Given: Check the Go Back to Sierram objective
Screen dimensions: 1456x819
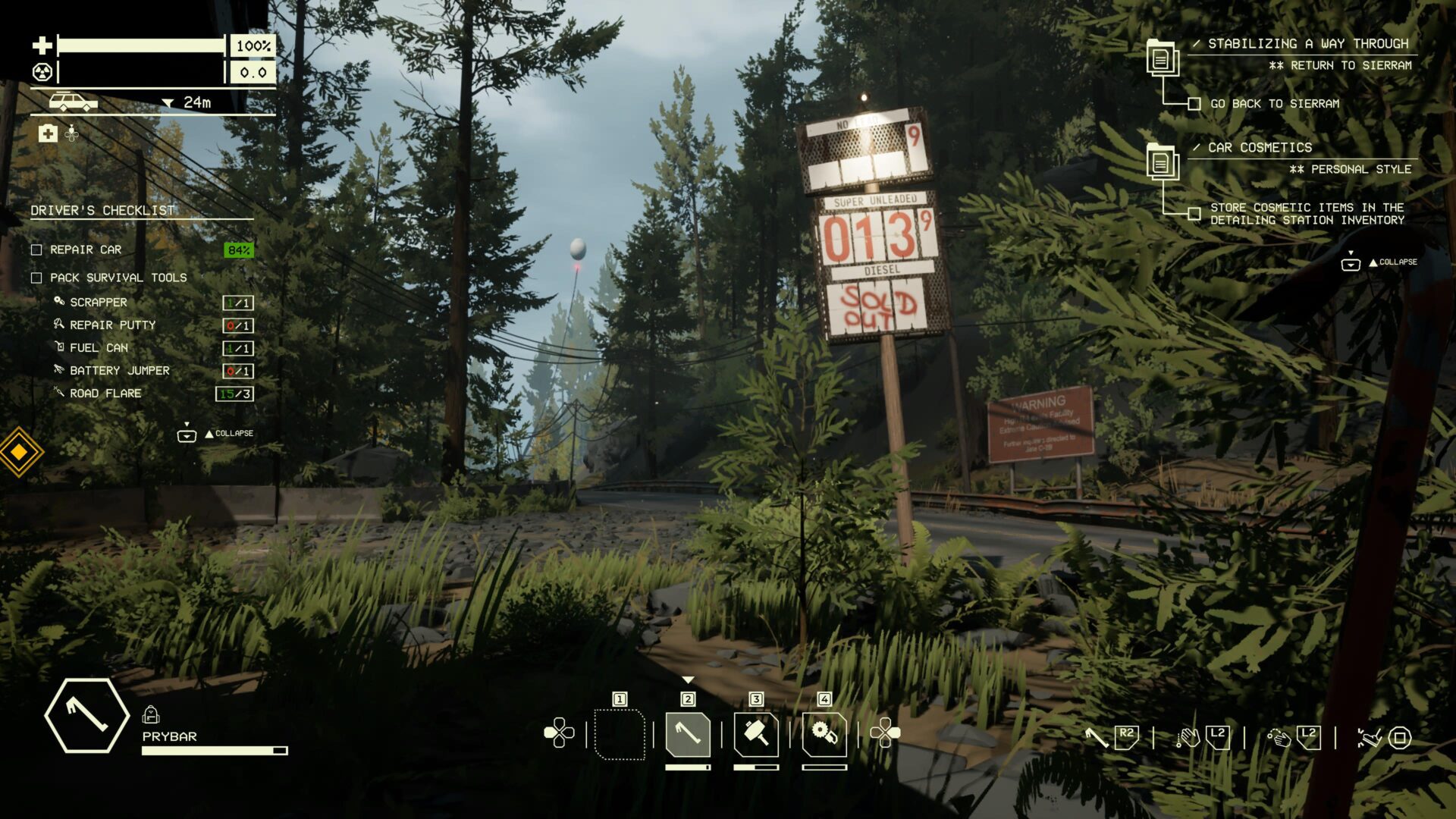Looking at the screenshot, I should tap(1194, 104).
